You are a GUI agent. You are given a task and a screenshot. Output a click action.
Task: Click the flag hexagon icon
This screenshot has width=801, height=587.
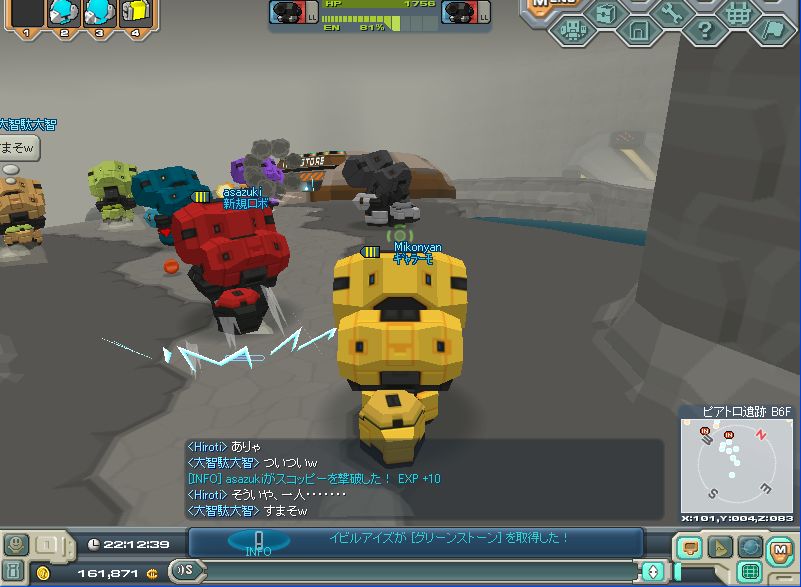(x=771, y=30)
